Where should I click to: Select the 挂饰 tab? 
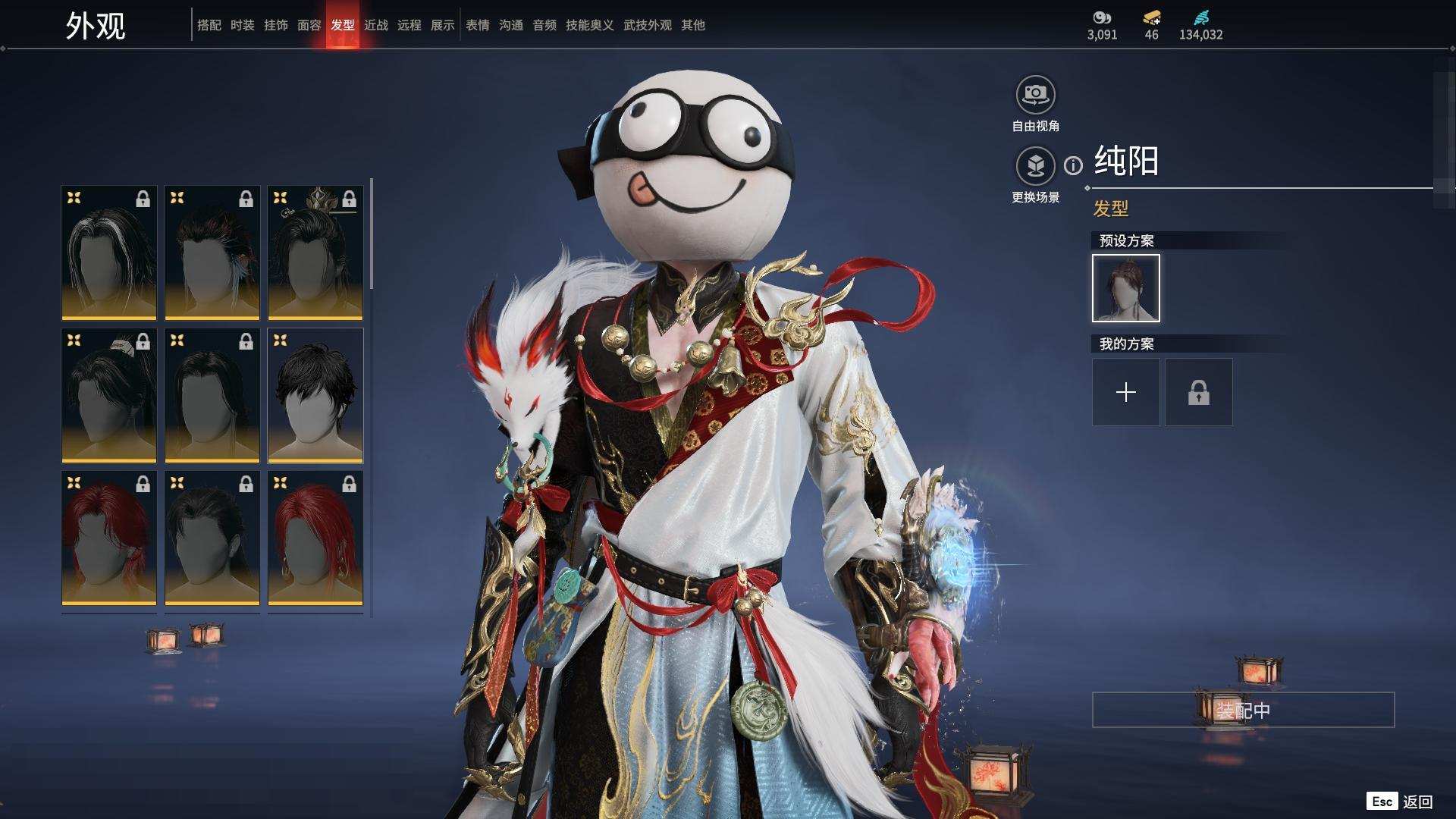[275, 25]
